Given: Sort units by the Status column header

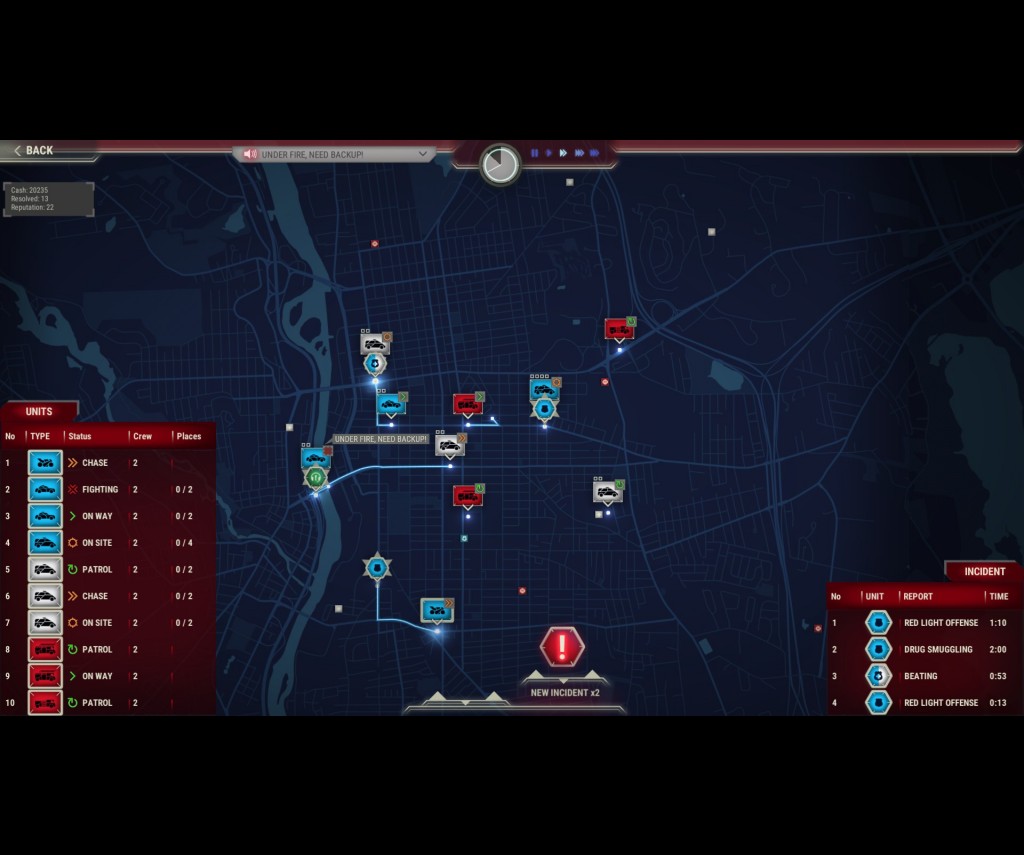Looking at the screenshot, I should (80, 436).
